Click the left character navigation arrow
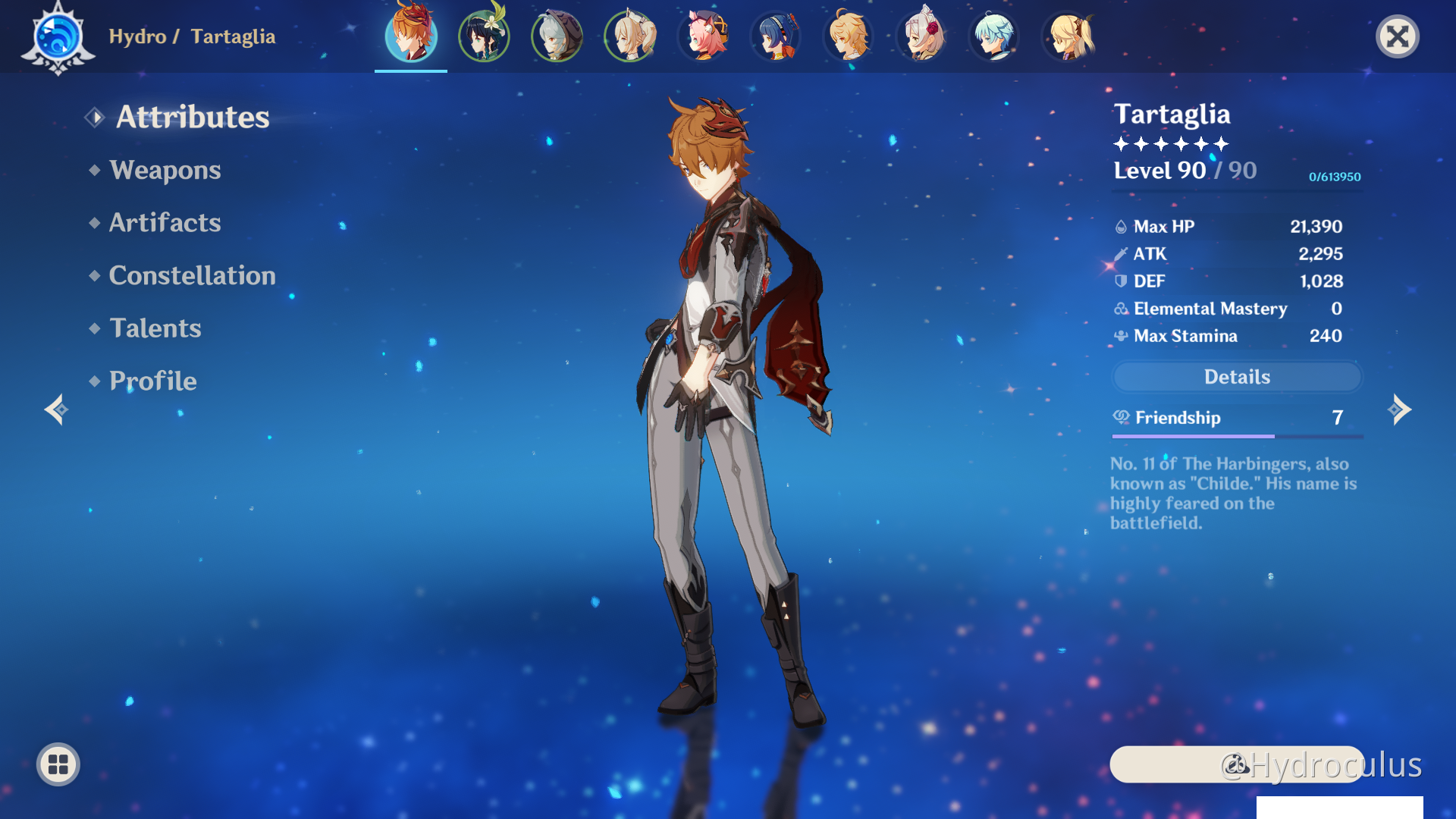The width and height of the screenshot is (1456, 819). [55, 409]
